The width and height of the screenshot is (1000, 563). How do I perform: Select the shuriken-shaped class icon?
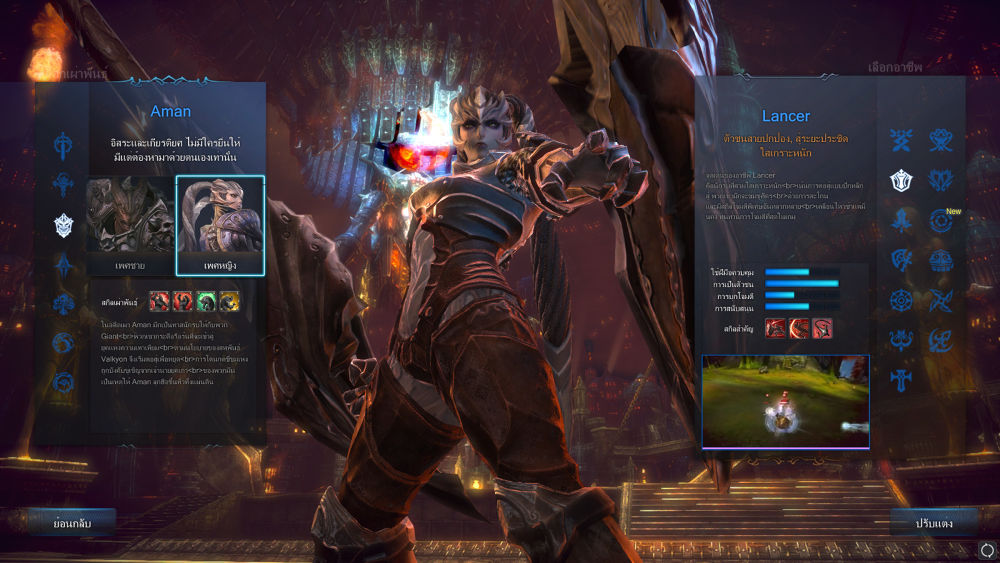click(941, 300)
